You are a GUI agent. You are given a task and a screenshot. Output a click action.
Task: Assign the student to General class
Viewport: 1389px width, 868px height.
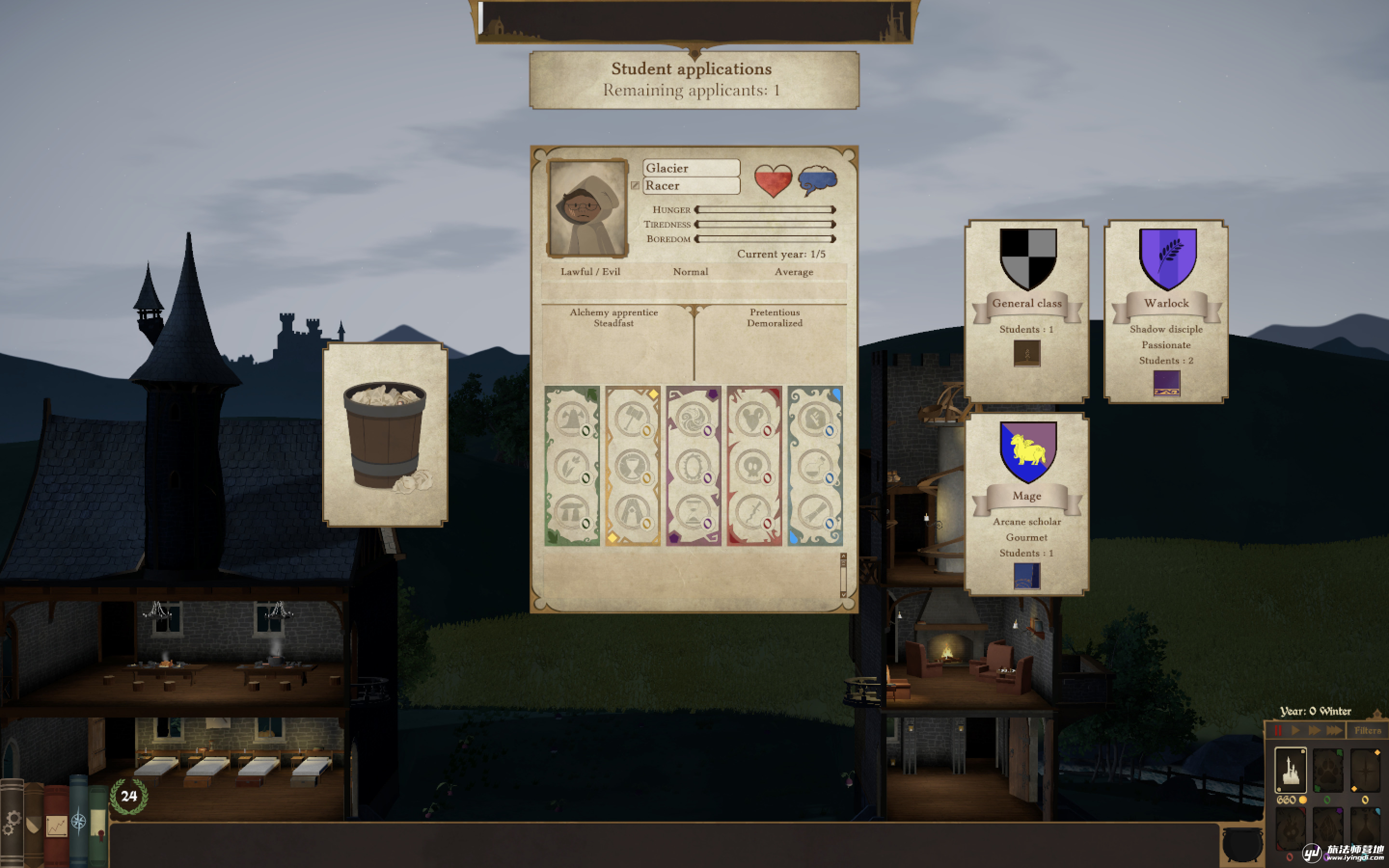(x=1026, y=311)
